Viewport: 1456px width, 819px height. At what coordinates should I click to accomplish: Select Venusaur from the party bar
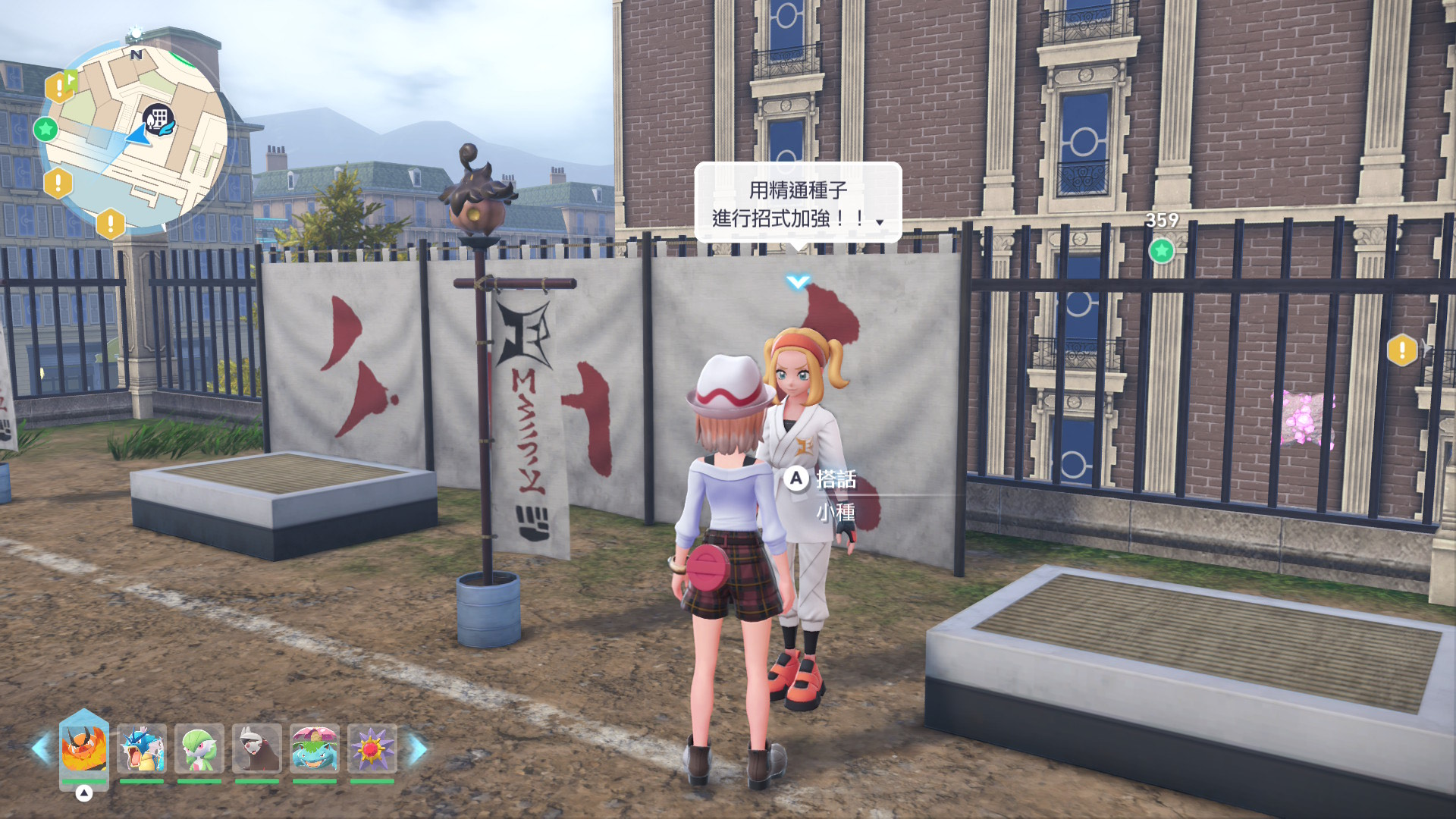(315, 748)
